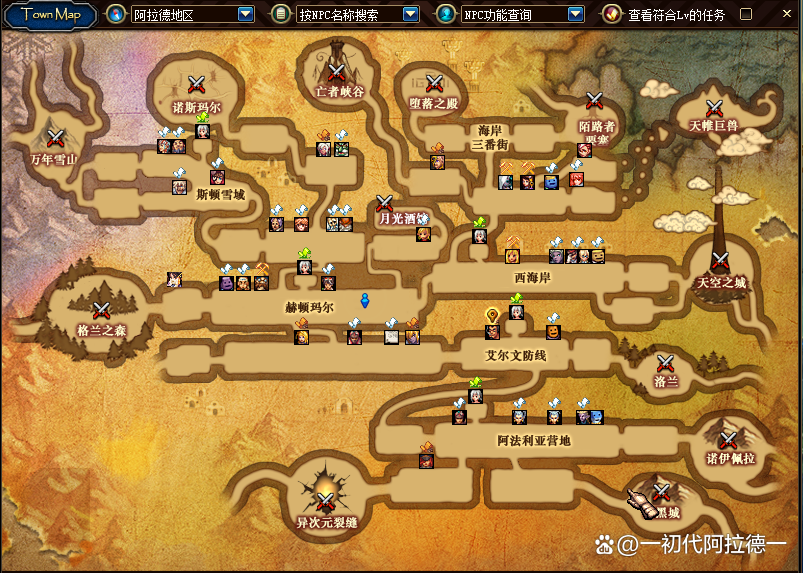The height and width of the screenshot is (573, 803).
Task: Choose the 亡者峡谷 dungeon marker
Action: (336, 72)
